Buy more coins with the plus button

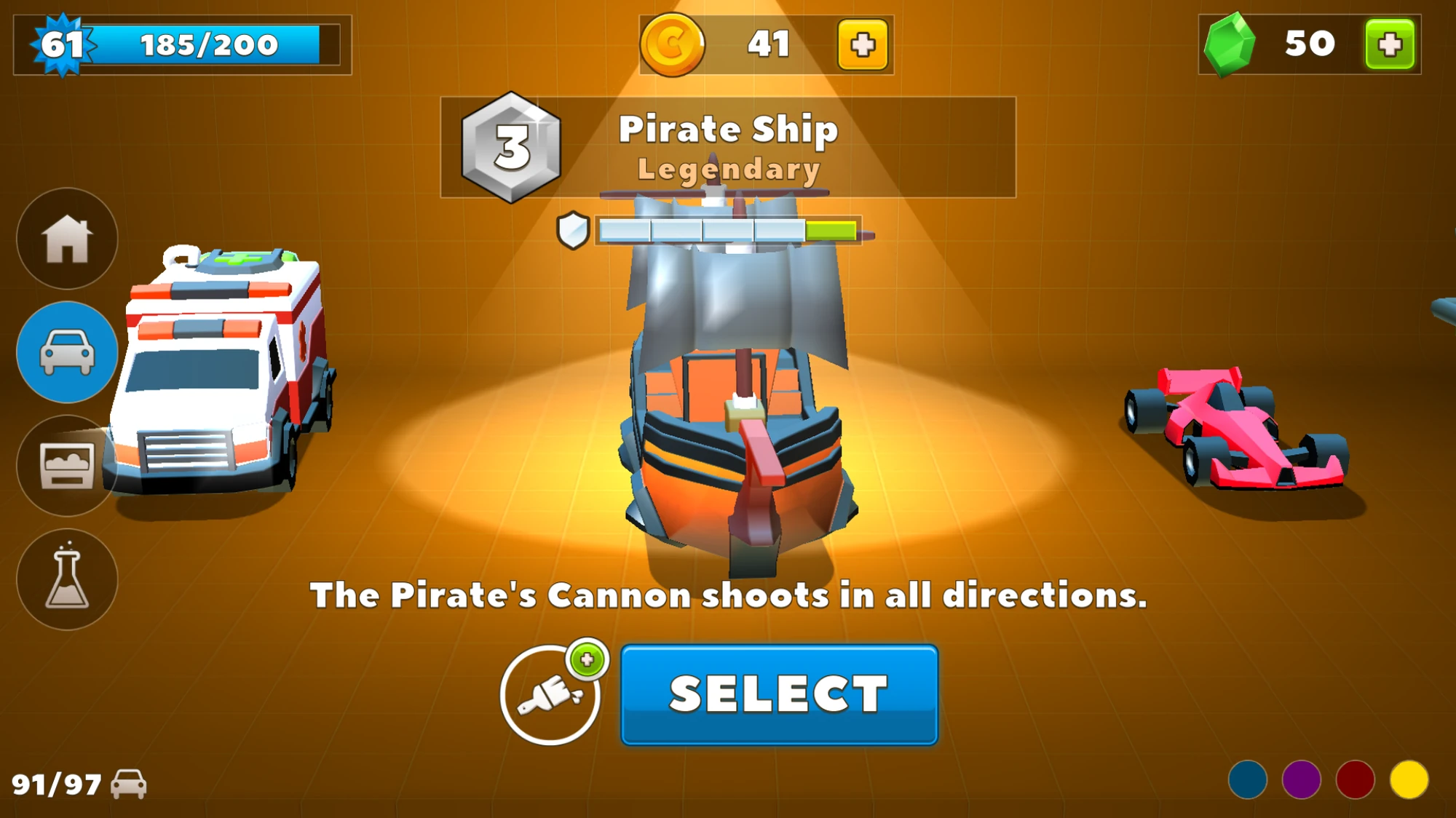[863, 45]
